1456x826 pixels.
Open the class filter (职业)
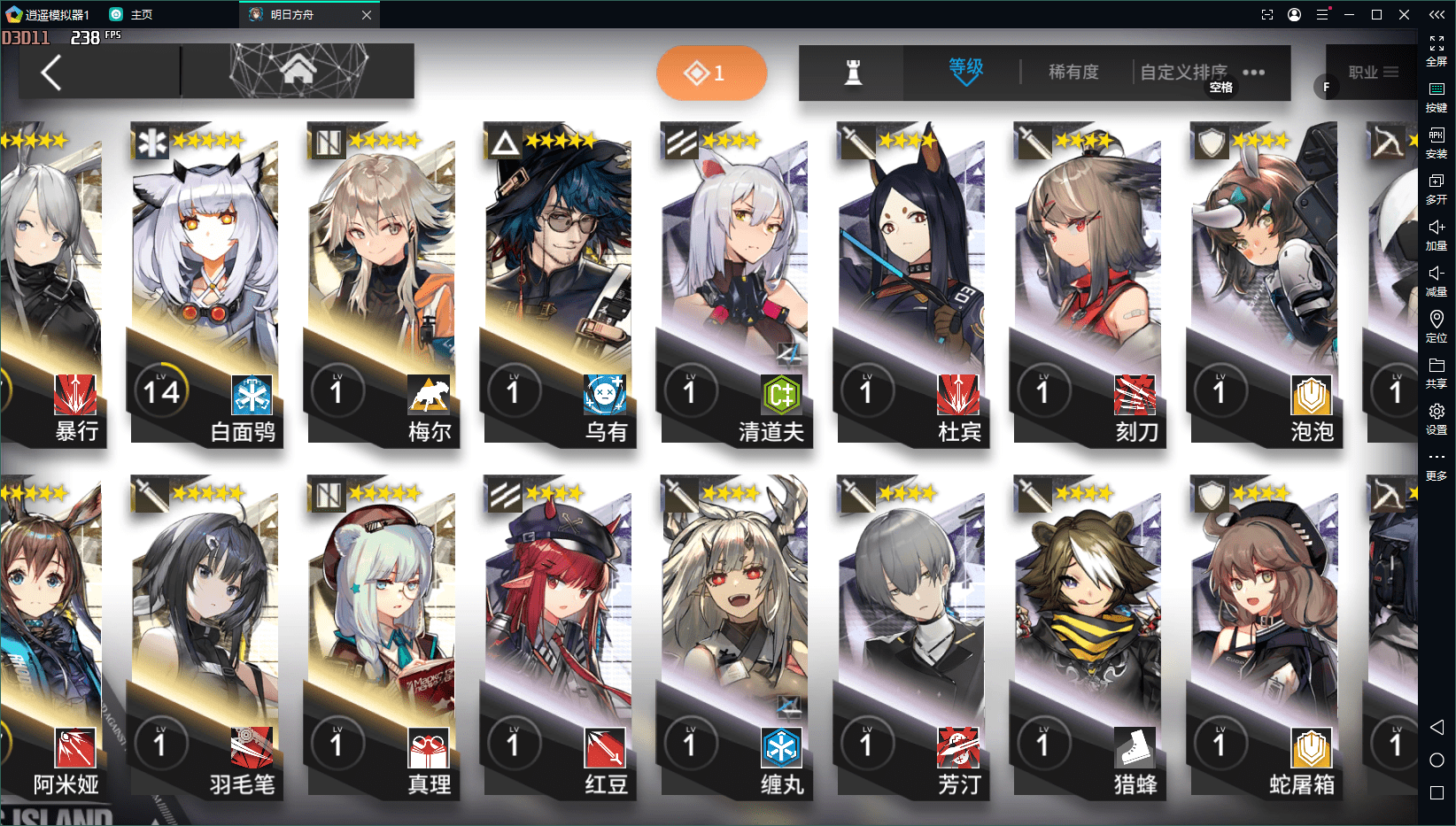pos(1372,73)
